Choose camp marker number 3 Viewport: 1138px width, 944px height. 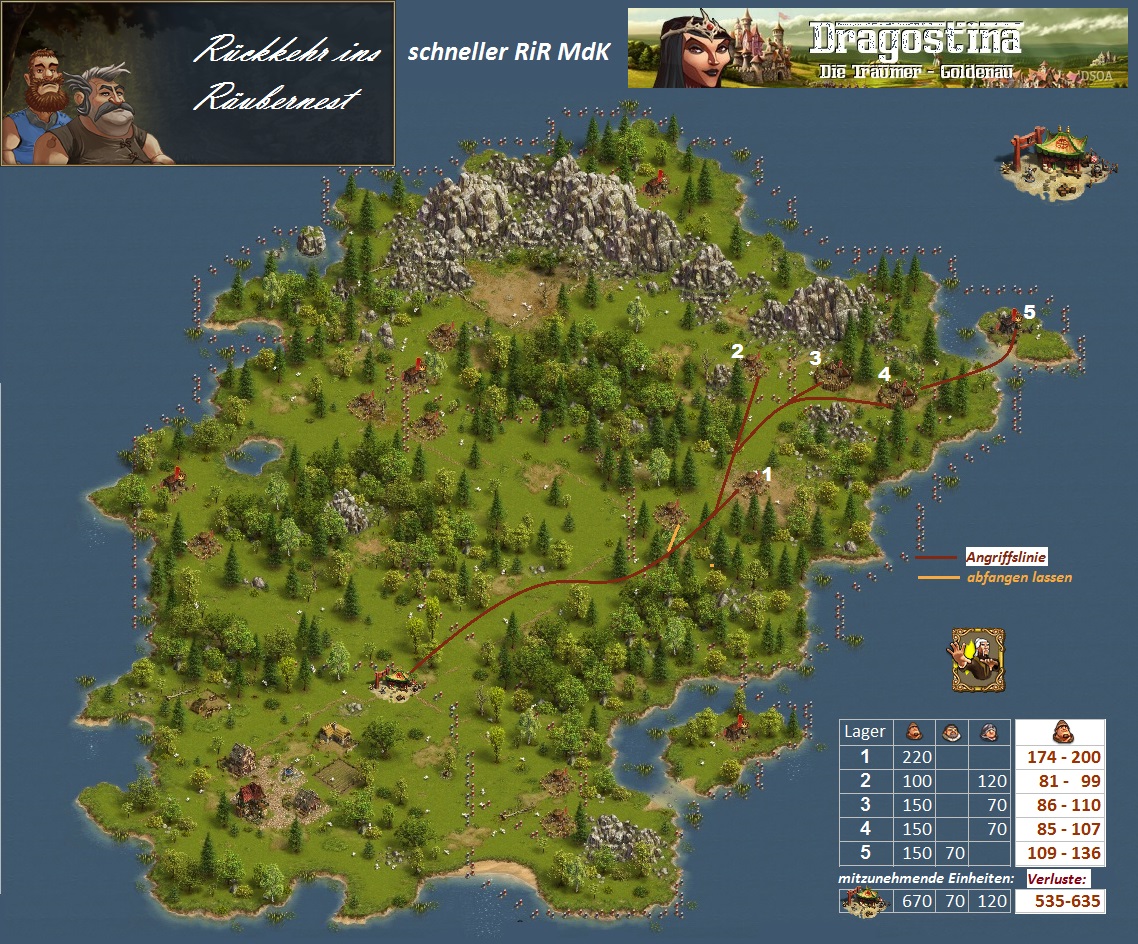pos(815,357)
